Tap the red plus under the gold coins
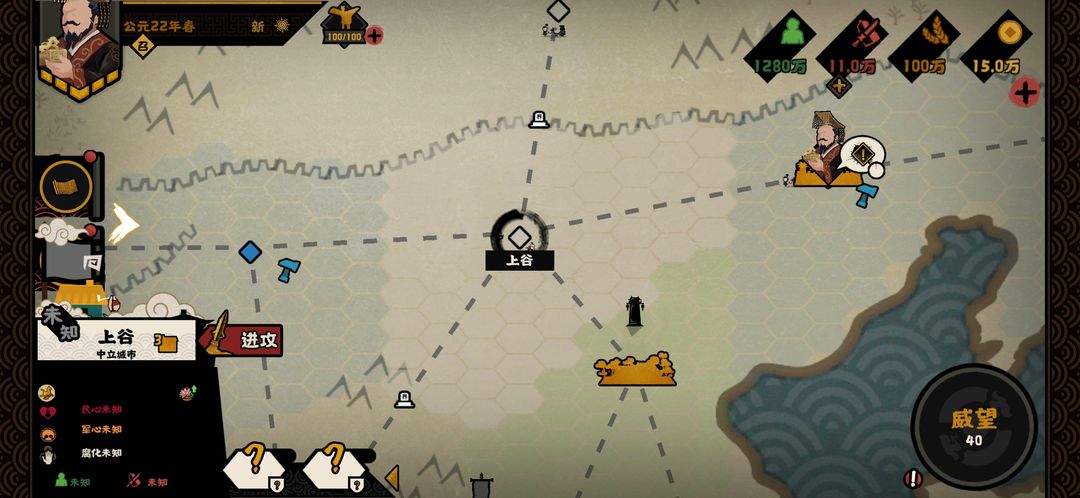 1024,93
